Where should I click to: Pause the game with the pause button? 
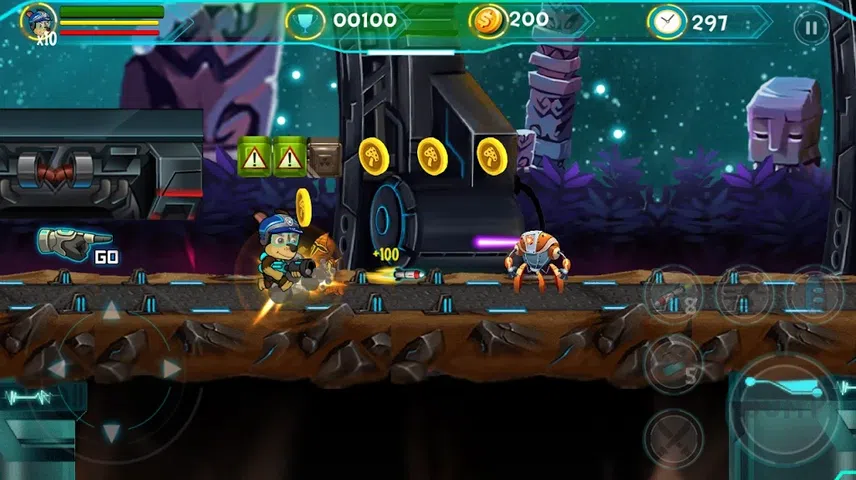[x=810, y=27]
